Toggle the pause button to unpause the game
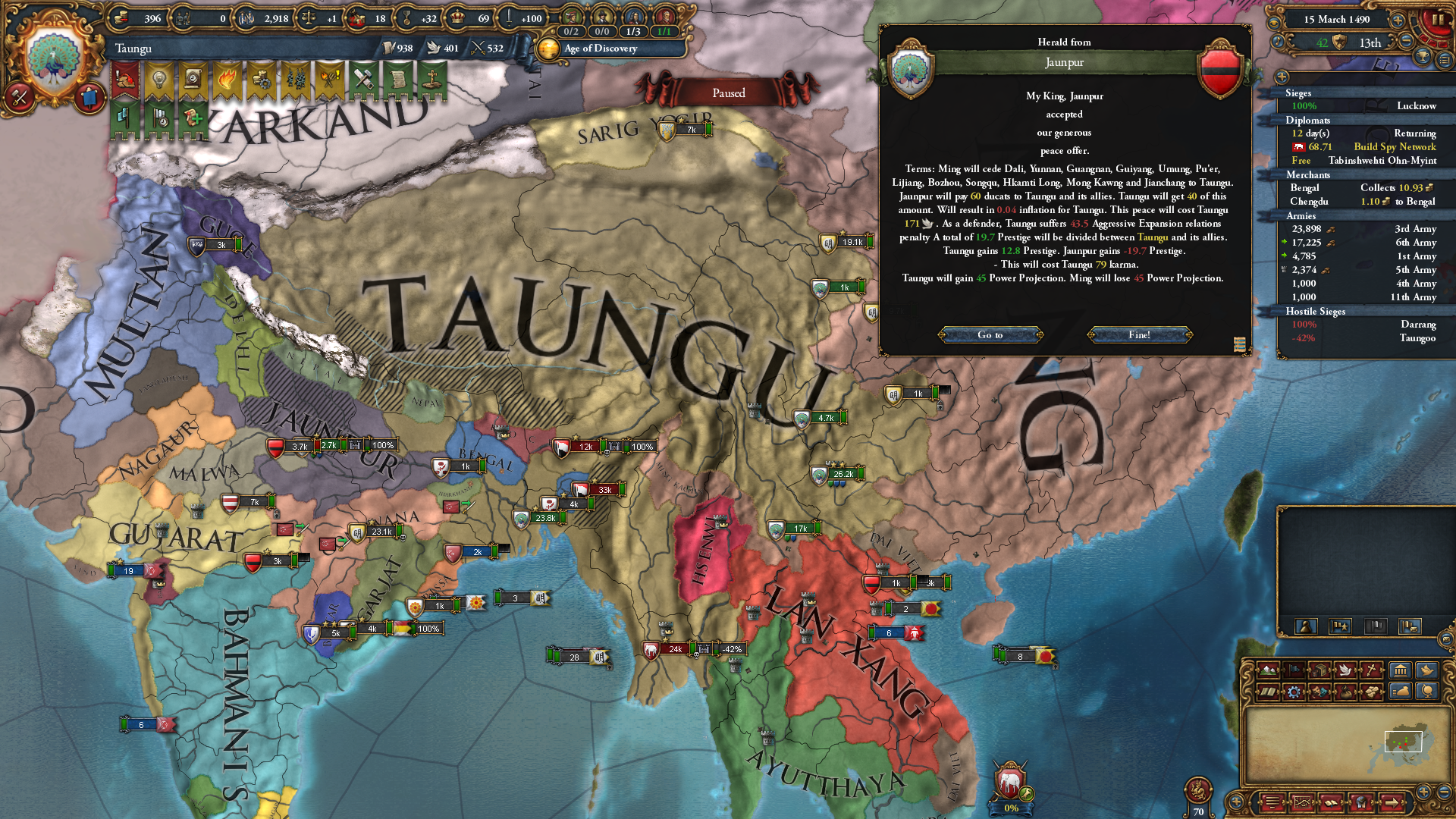The height and width of the screenshot is (819, 1456). pyautogui.click(x=1439, y=20)
